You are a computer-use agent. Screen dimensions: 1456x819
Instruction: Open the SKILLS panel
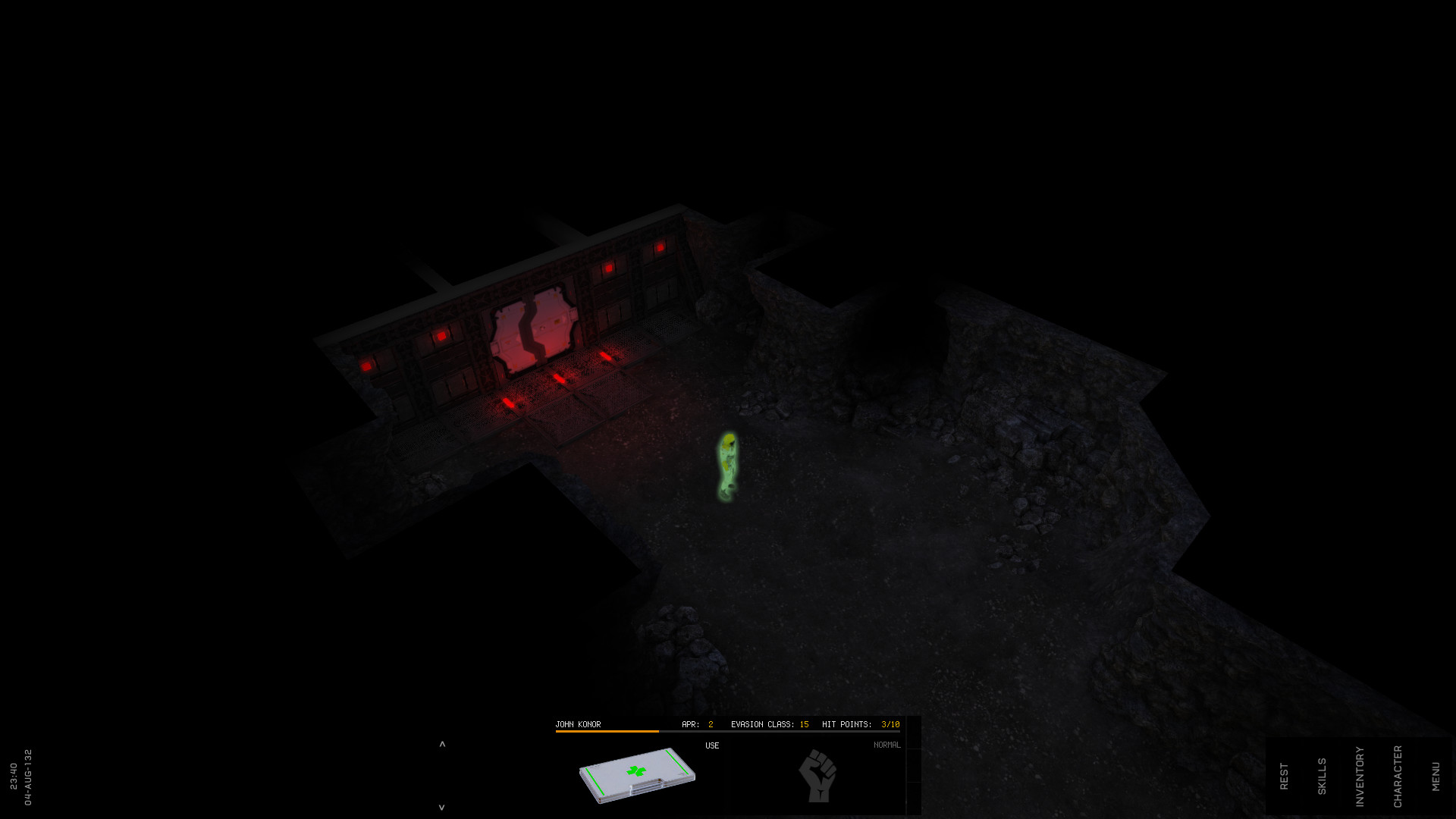coord(1323,774)
